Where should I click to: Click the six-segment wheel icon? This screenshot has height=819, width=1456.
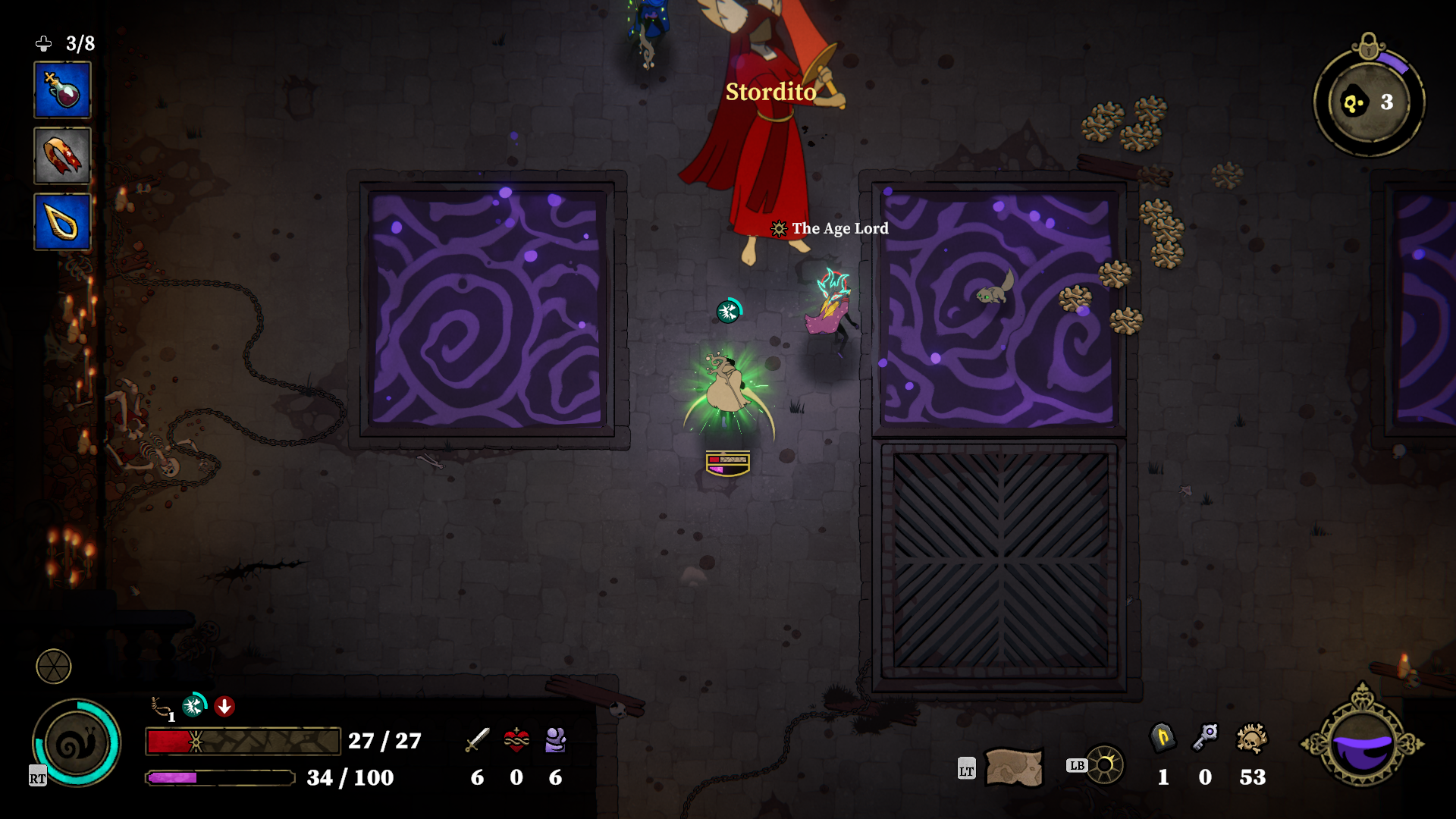tap(54, 667)
